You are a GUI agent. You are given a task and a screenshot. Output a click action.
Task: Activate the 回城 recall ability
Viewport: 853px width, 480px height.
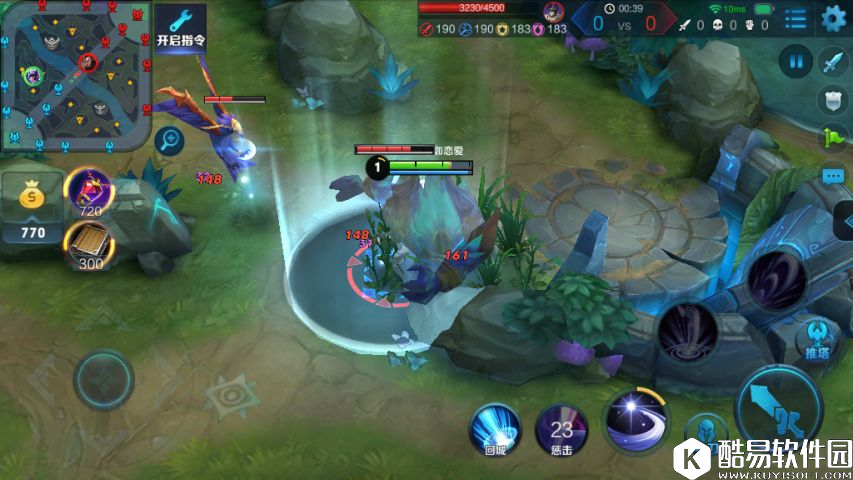(x=496, y=428)
